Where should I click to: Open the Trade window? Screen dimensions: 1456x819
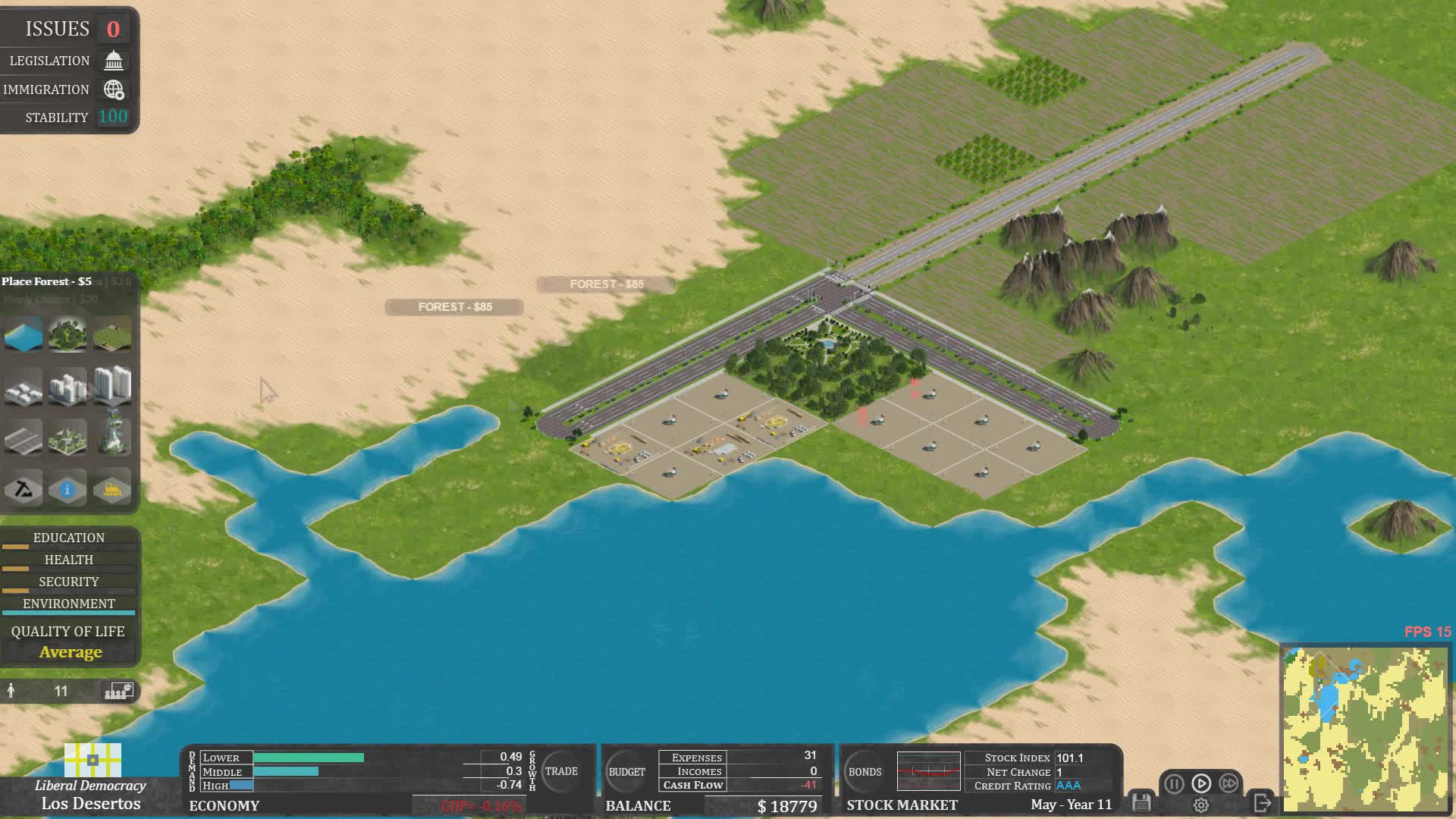click(562, 771)
